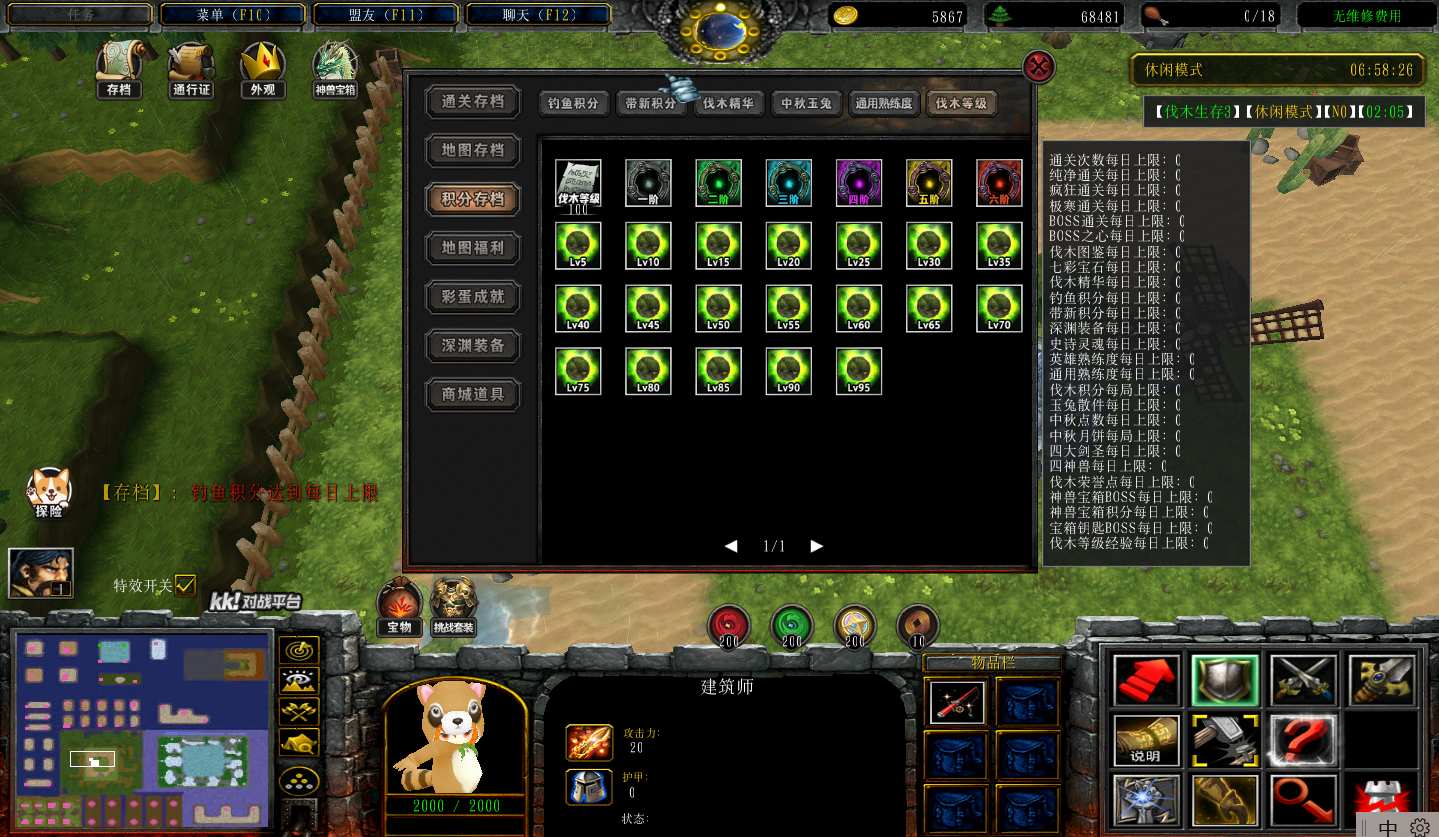Viewport: 1439px width, 837px height.
Task: Toggle the 特效开关 checkbox
Action: [x=185, y=586]
